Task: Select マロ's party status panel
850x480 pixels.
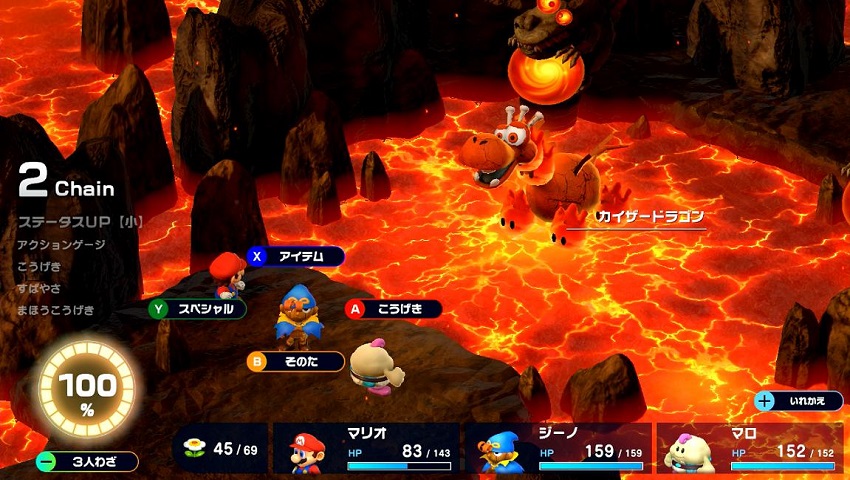Action: pyautogui.click(x=749, y=448)
